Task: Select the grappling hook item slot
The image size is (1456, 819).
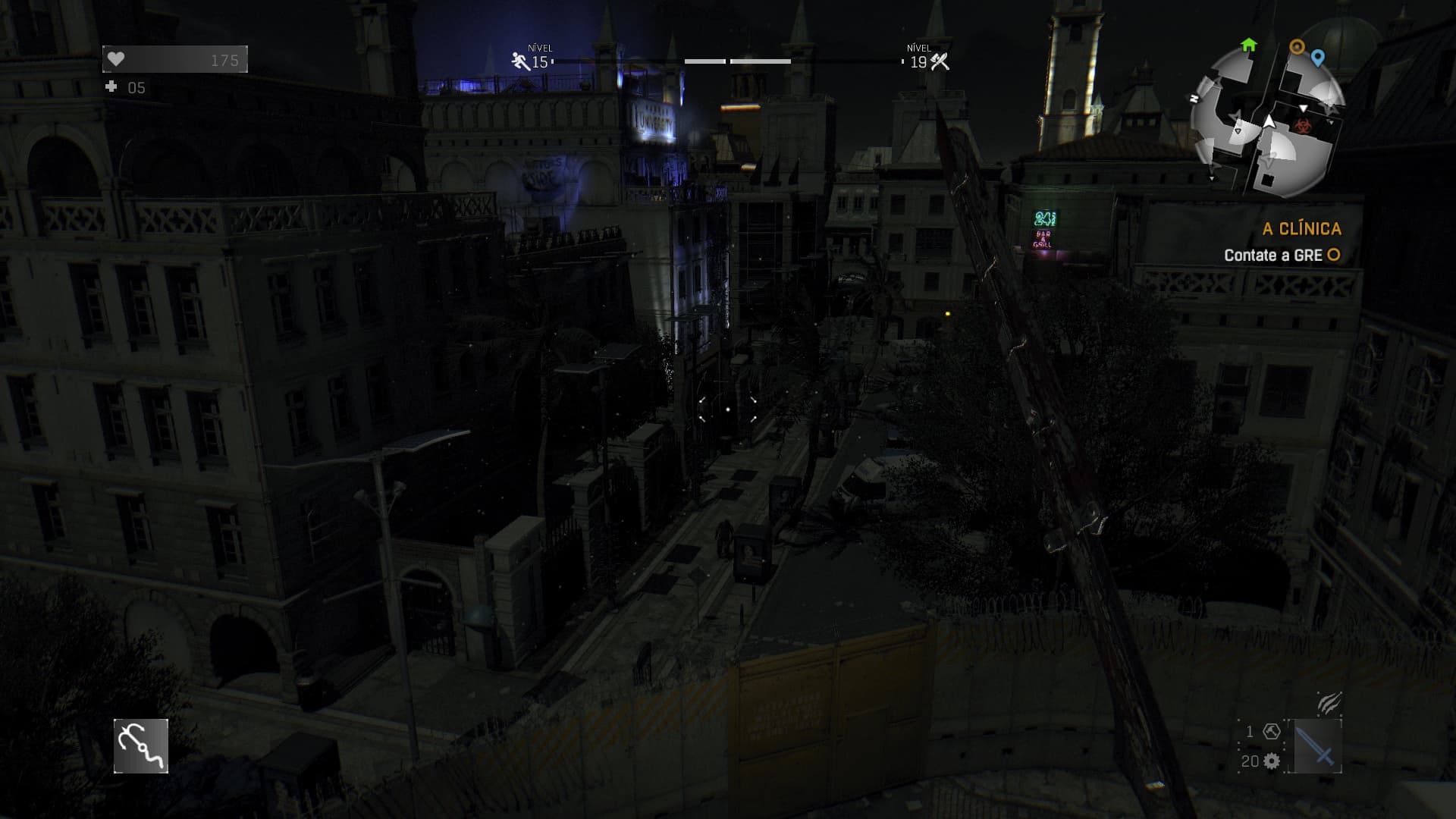Action: (x=141, y=746)
